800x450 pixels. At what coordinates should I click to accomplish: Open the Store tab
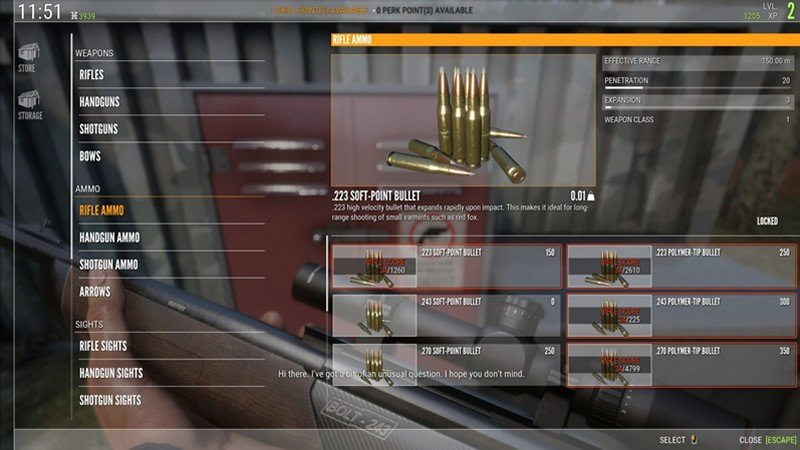click(x=27, y=56)
